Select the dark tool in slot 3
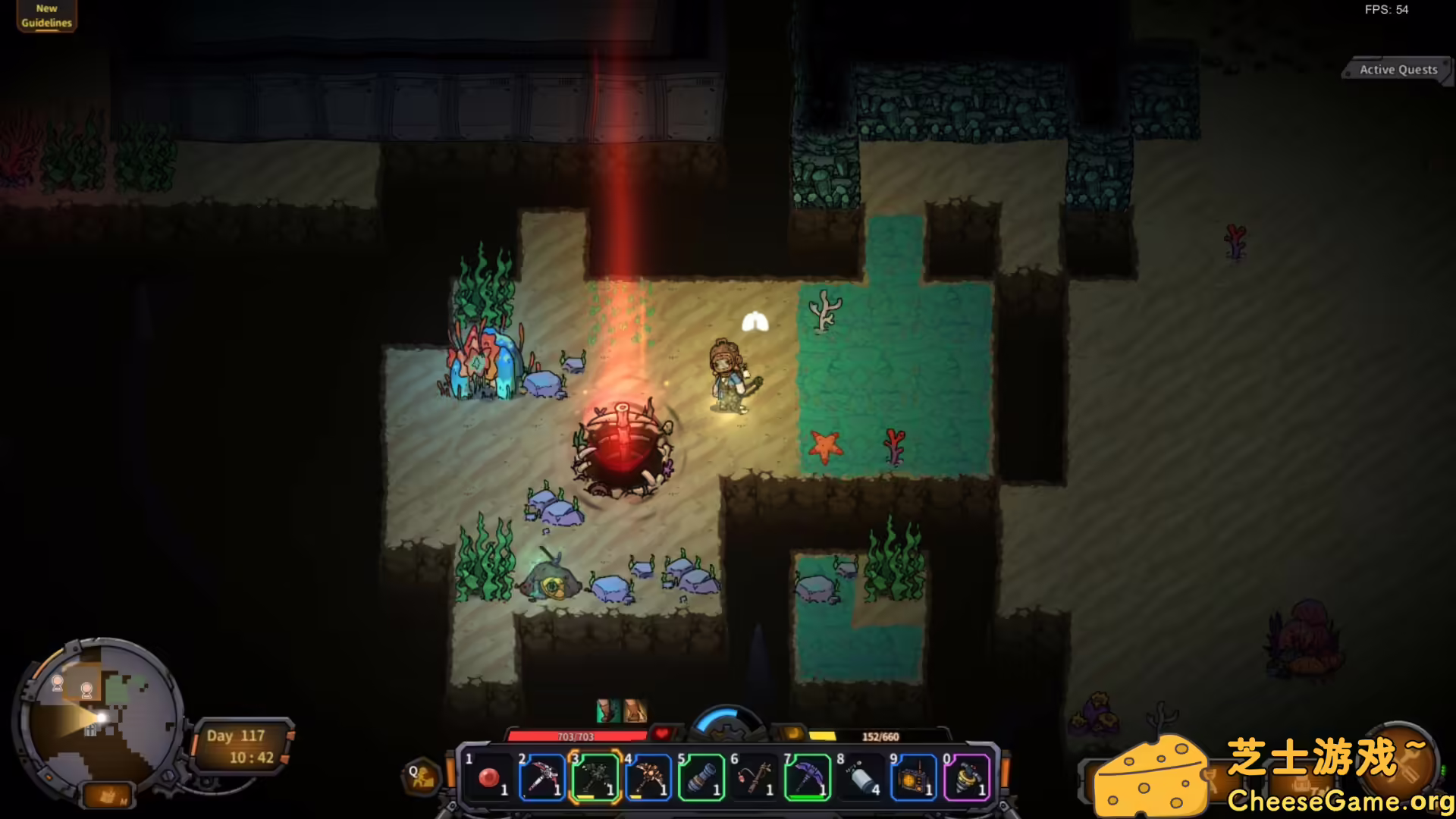The image size is (1456, 819). tap(595, 777)
